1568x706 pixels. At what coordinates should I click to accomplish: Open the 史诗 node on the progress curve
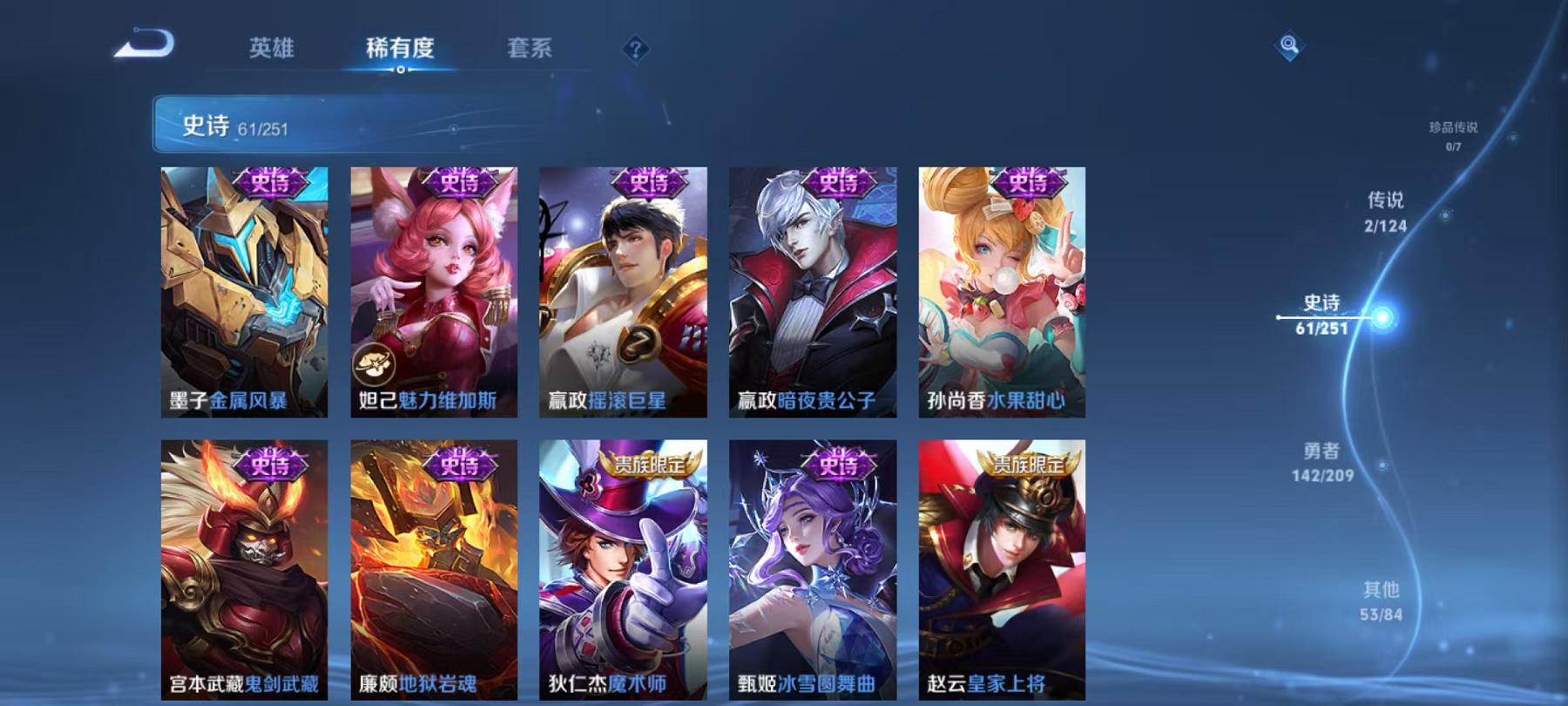[x=1322, y=310]
